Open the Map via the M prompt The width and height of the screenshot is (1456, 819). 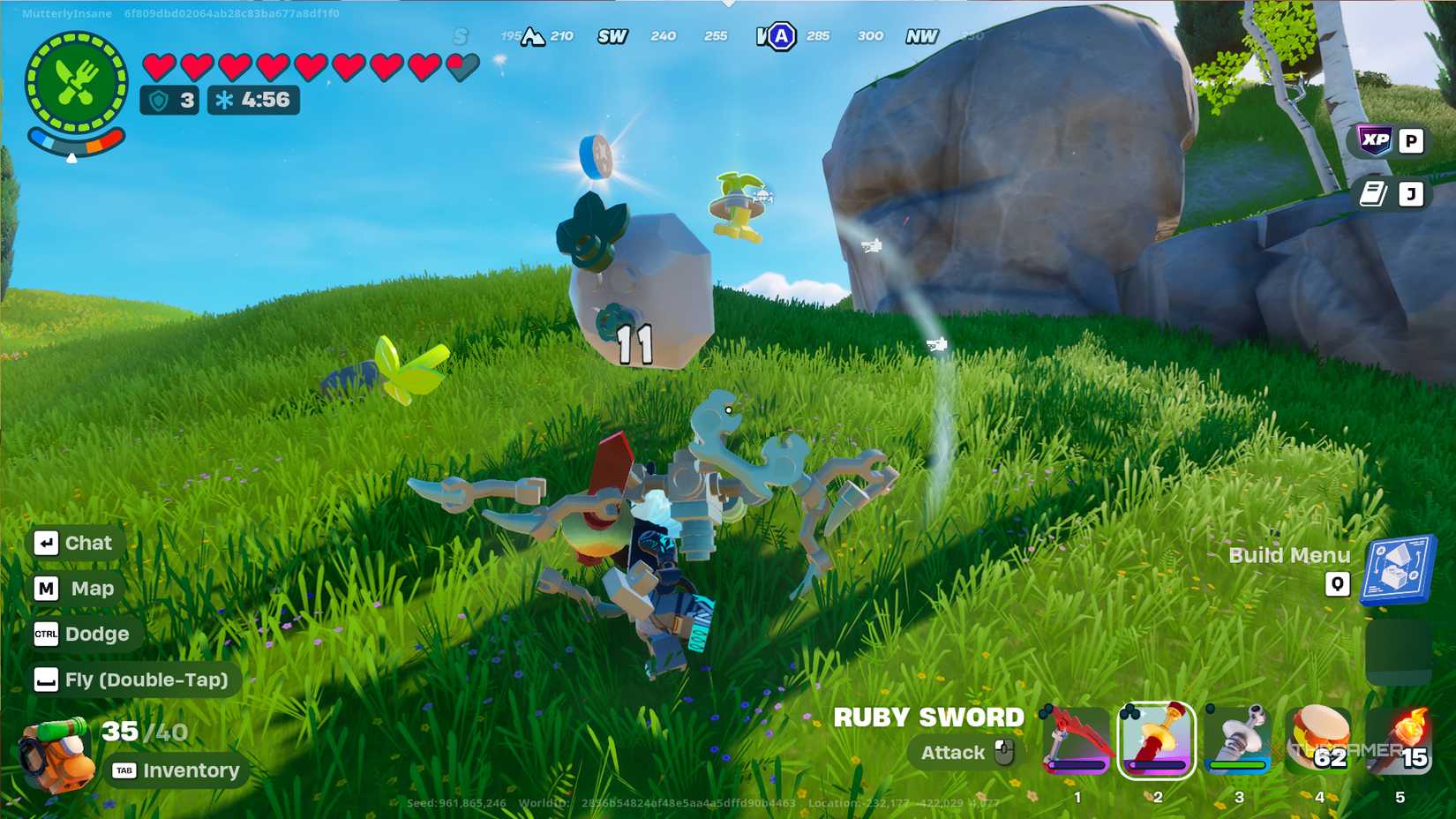click(x=75, y=588)
